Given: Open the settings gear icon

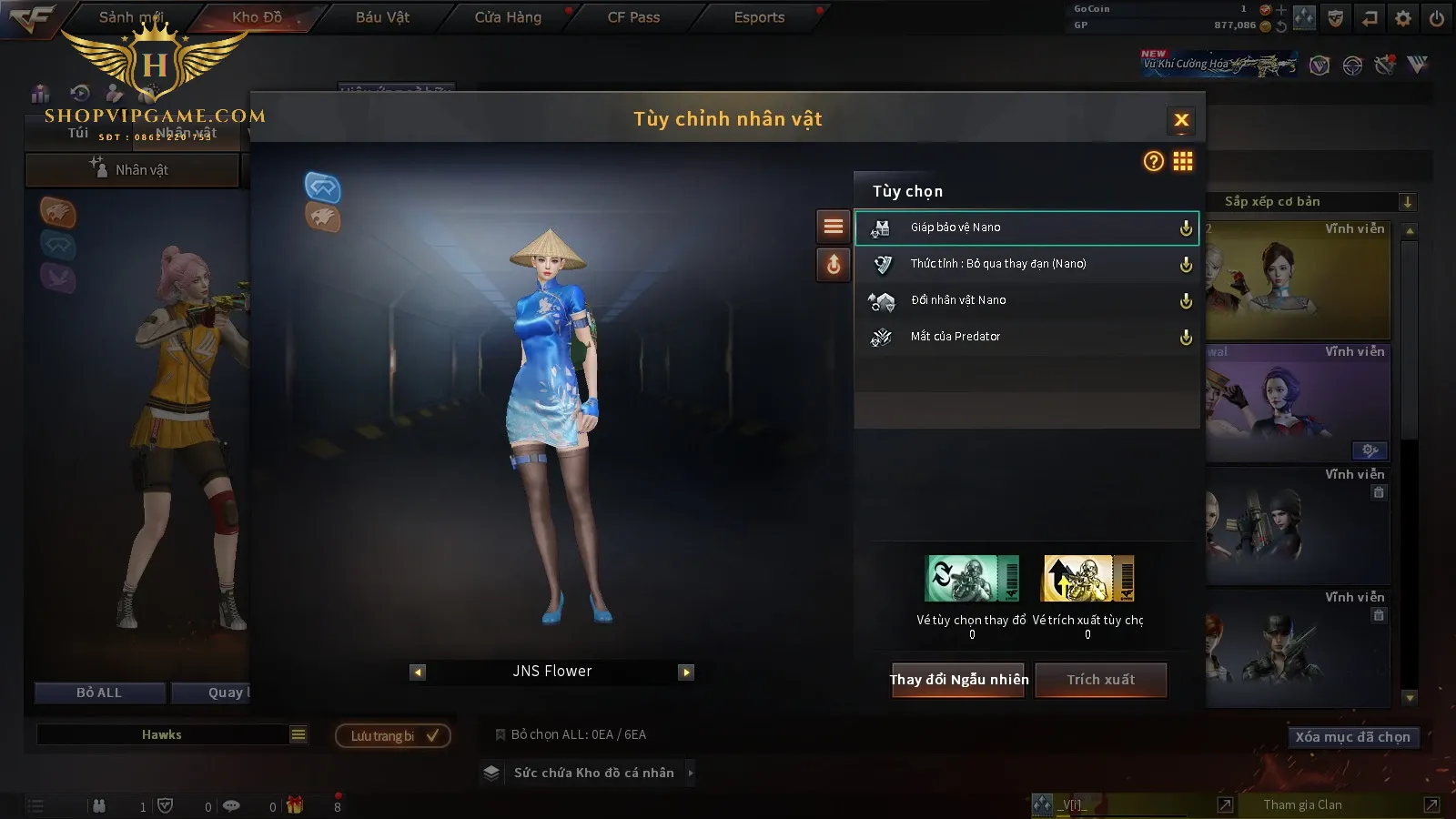Looking at the screenshot, I should point(1403,18).
